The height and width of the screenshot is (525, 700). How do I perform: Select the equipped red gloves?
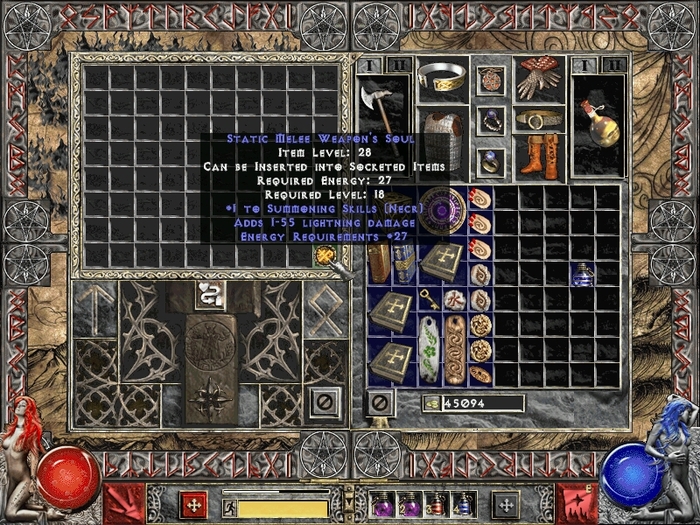point(539,79)
